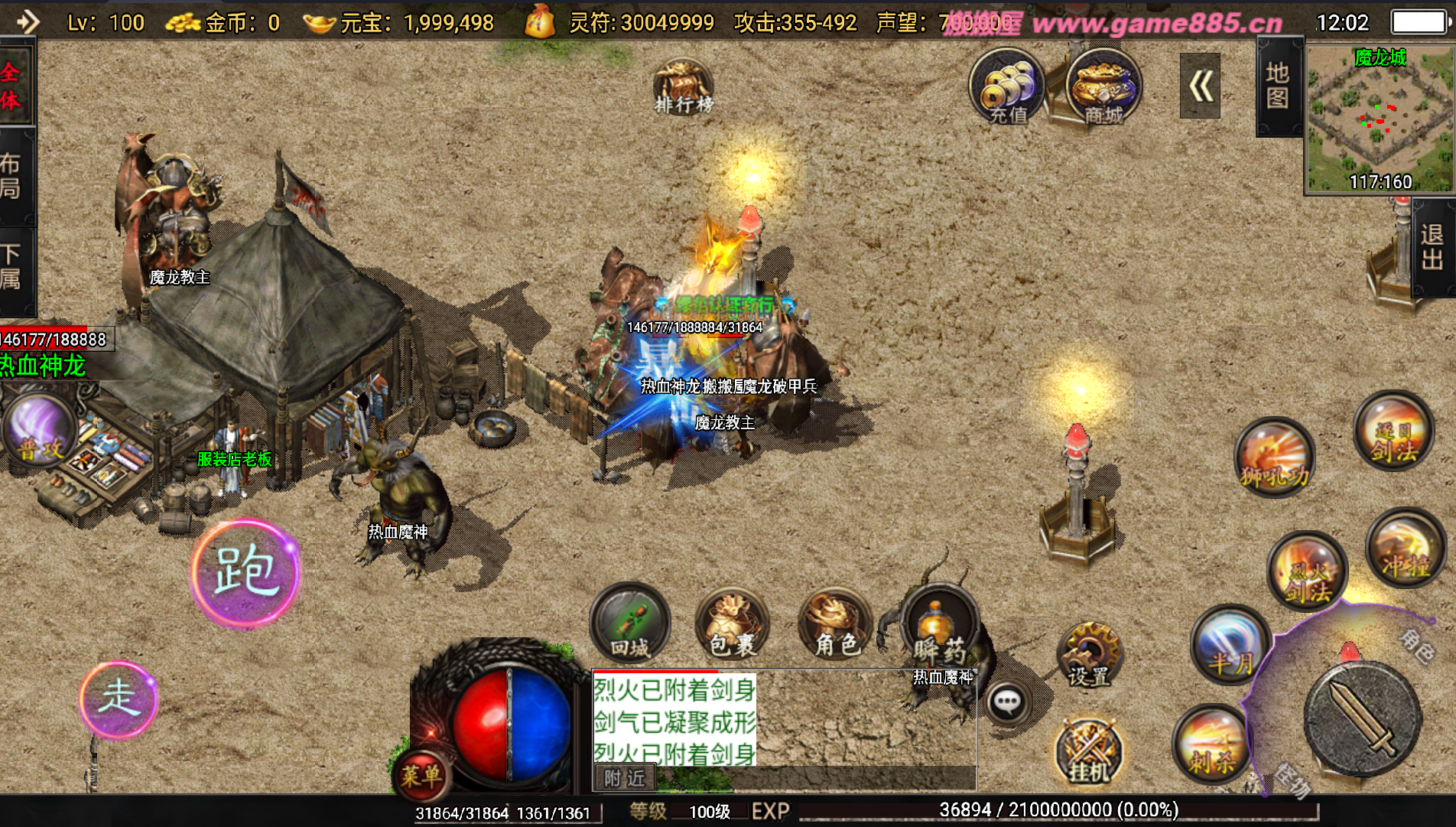
Task: Collapse the top icons with the double-arrow button
Action: pos(1199,86)
